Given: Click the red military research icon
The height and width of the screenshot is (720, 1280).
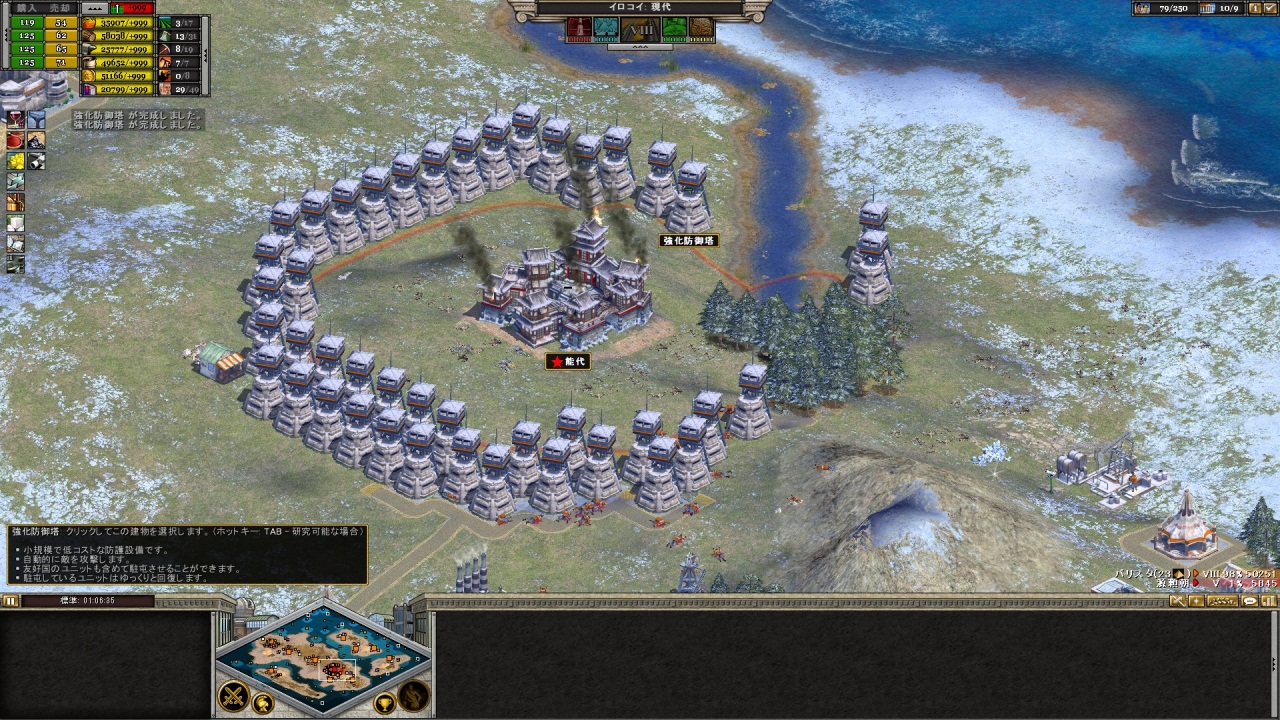Looking at the screenshot, I should (579, 29).
